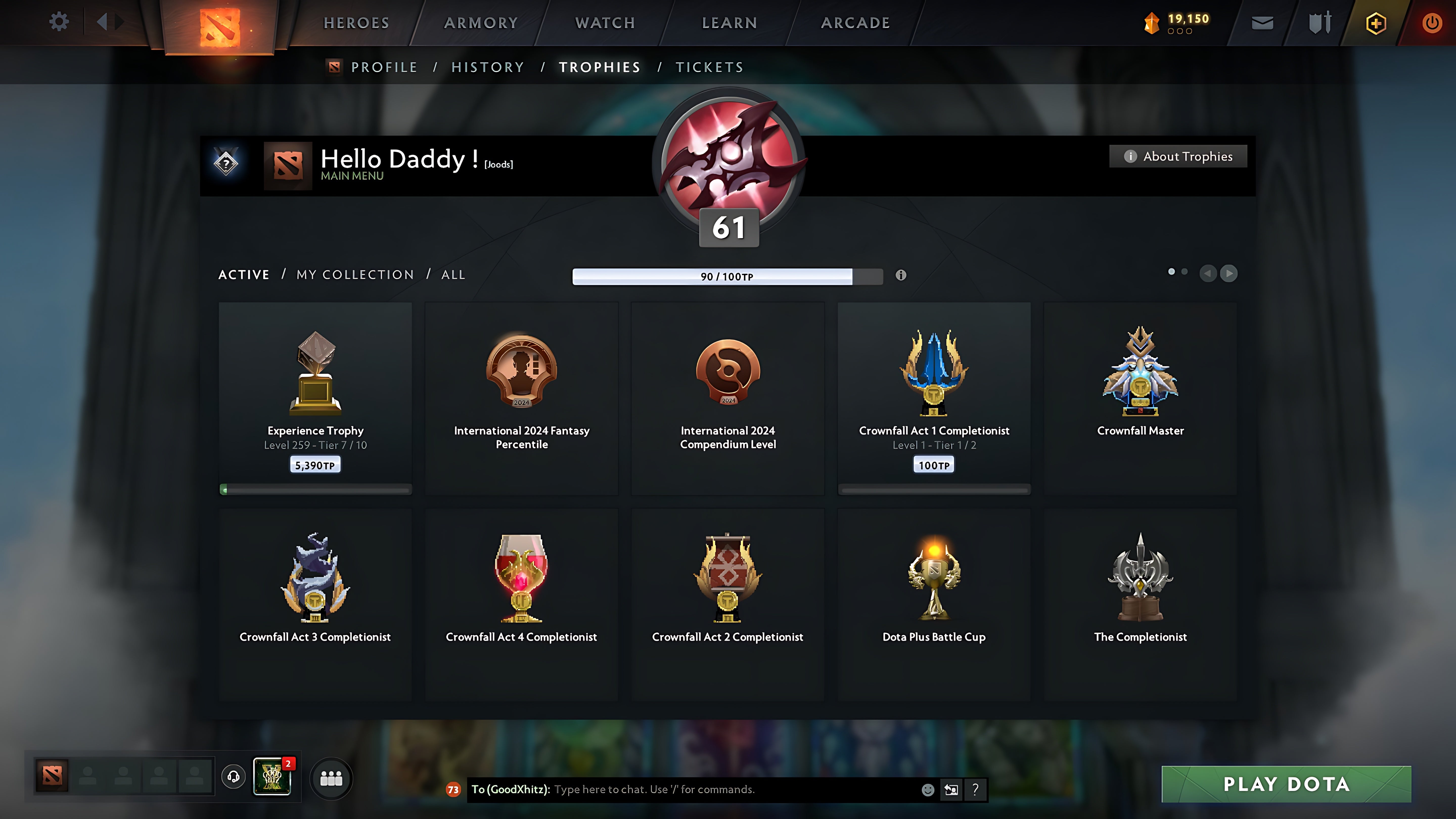This screenshot has height=819, width=1456.
Task: Open the emoticon picker beside chat
Action: (929, 790)
